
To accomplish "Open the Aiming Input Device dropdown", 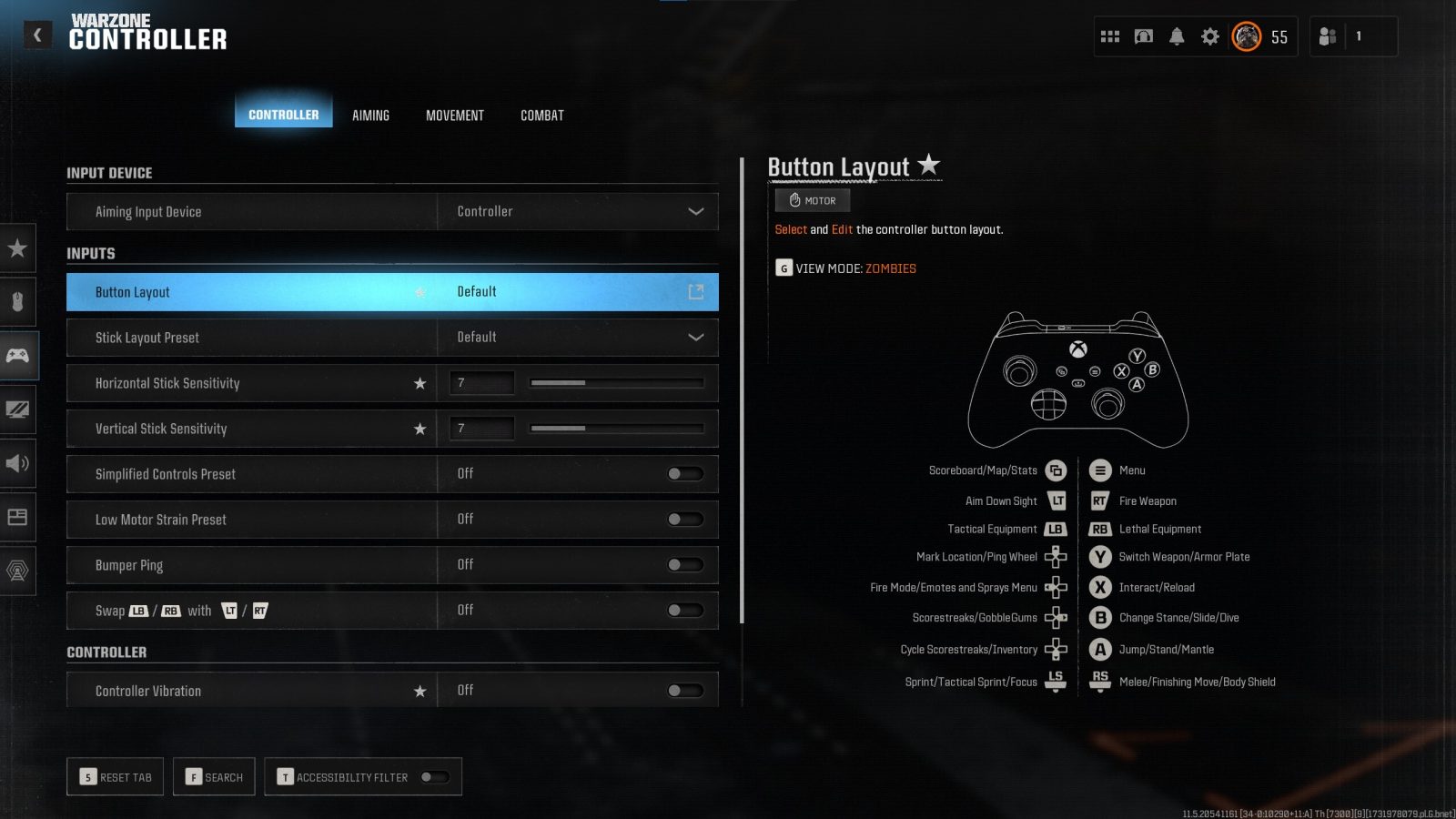I will (x=577, y=211).
